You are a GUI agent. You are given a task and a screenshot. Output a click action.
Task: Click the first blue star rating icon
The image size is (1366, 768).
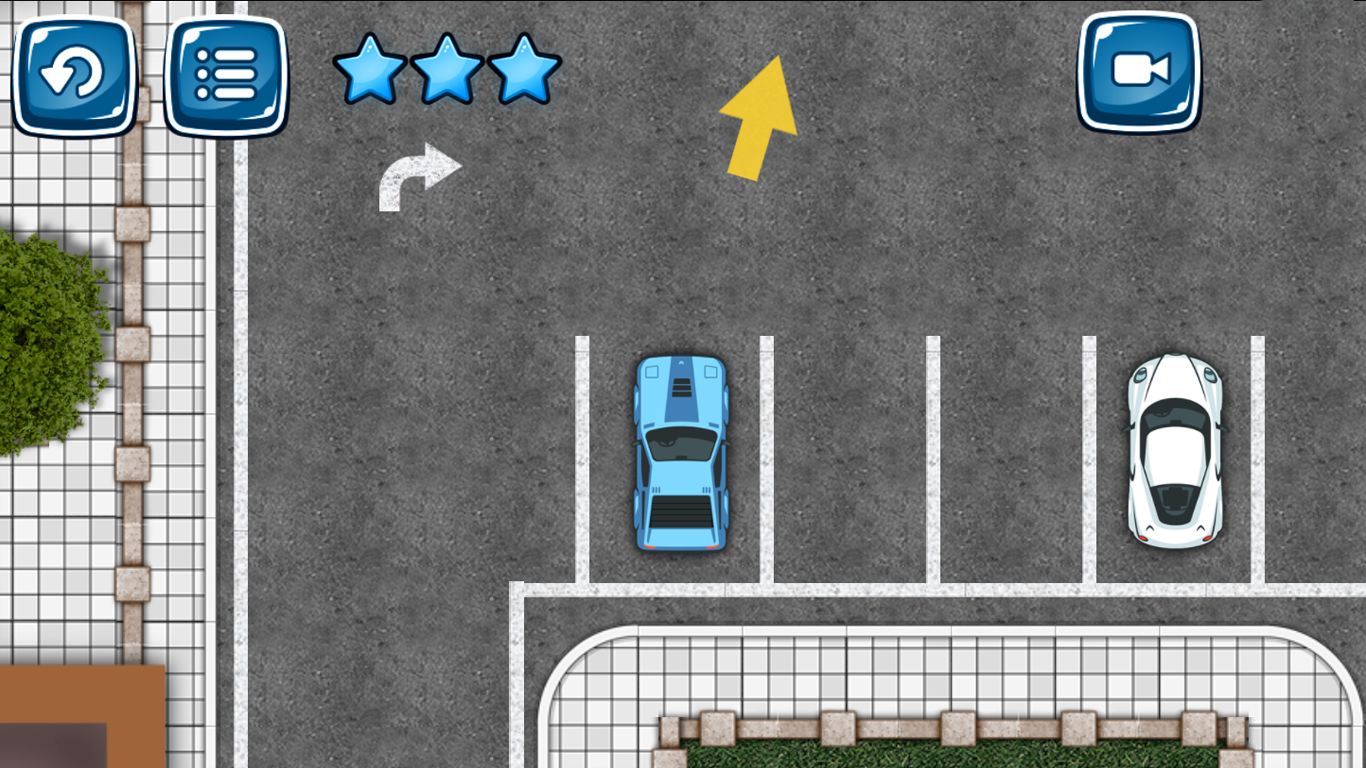[x=371, y=70]
